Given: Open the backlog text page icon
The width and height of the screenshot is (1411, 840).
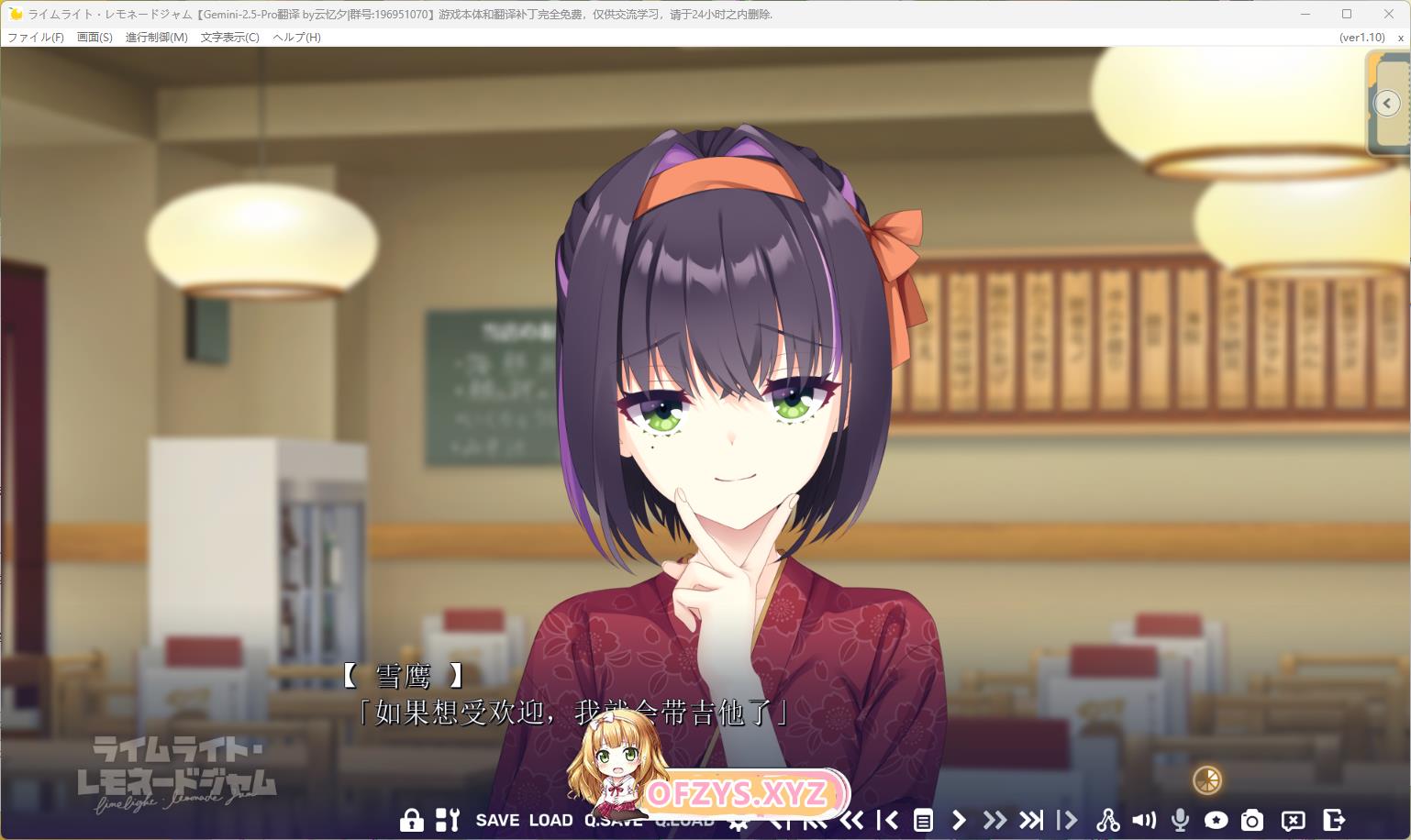Looking at the screenshot, I should pos(923,820).
